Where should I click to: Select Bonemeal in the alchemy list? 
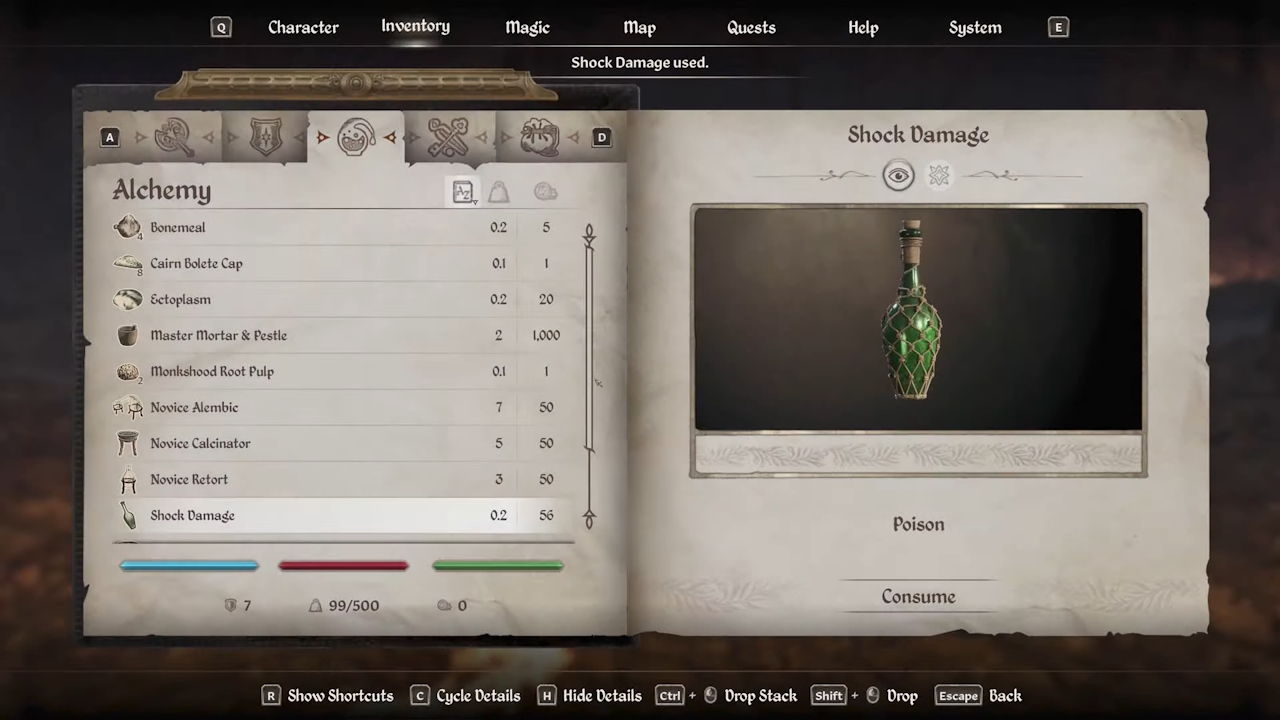178,228
